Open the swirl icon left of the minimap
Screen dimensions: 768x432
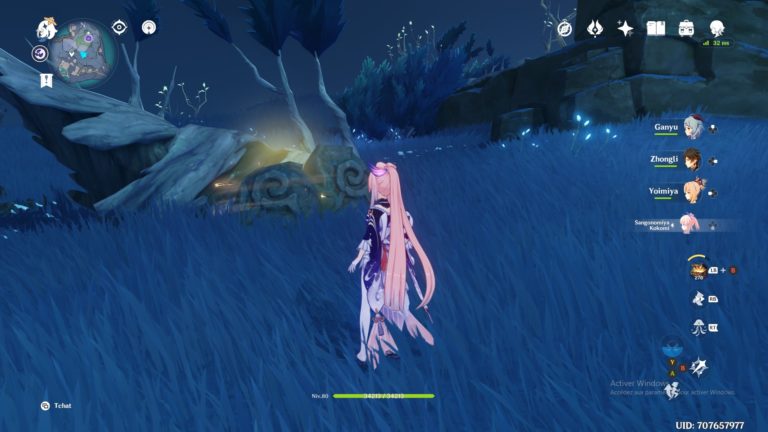tap(40, 54)
